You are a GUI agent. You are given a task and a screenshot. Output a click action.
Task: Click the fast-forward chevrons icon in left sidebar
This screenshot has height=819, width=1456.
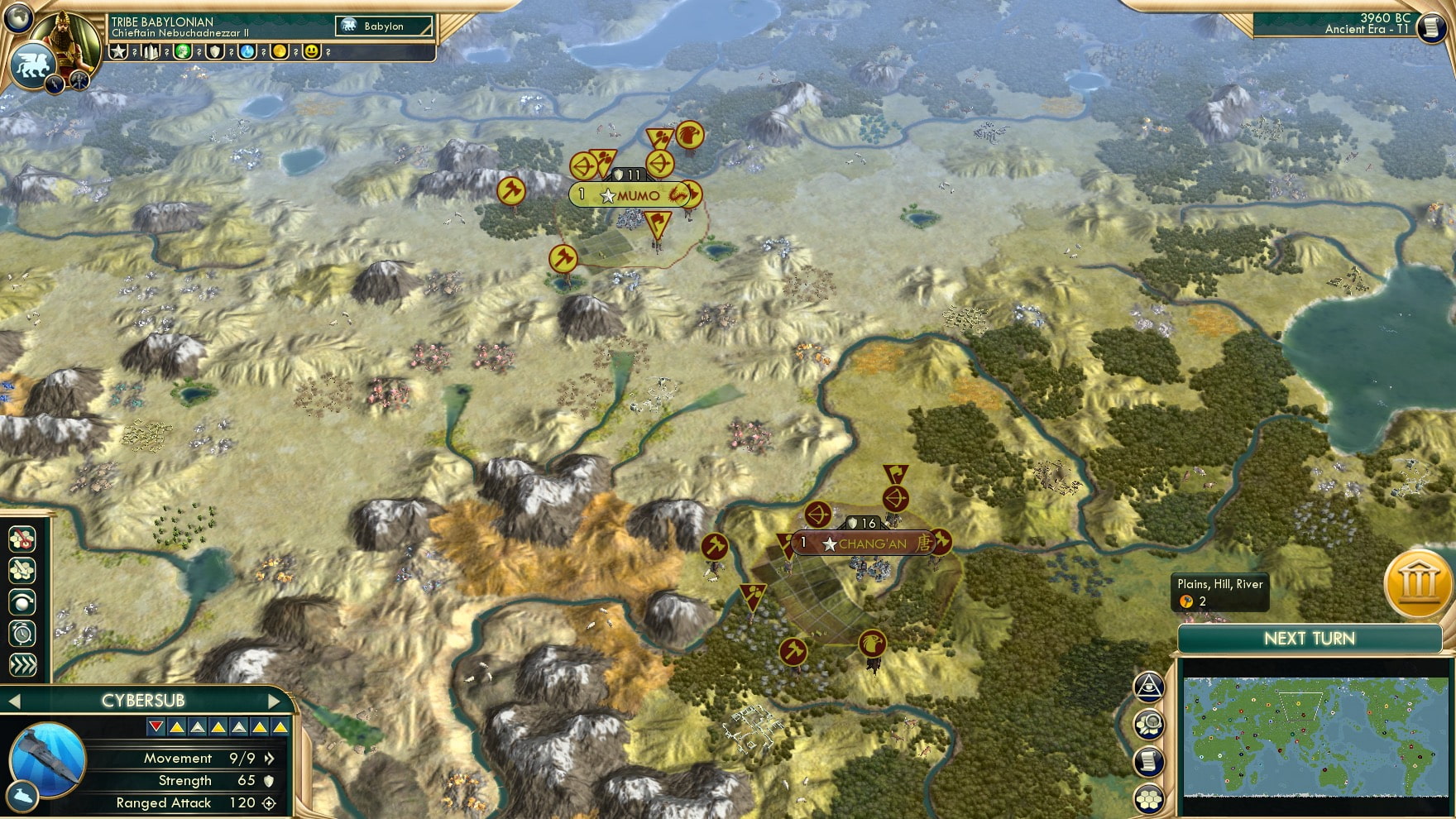pos(22,662)
